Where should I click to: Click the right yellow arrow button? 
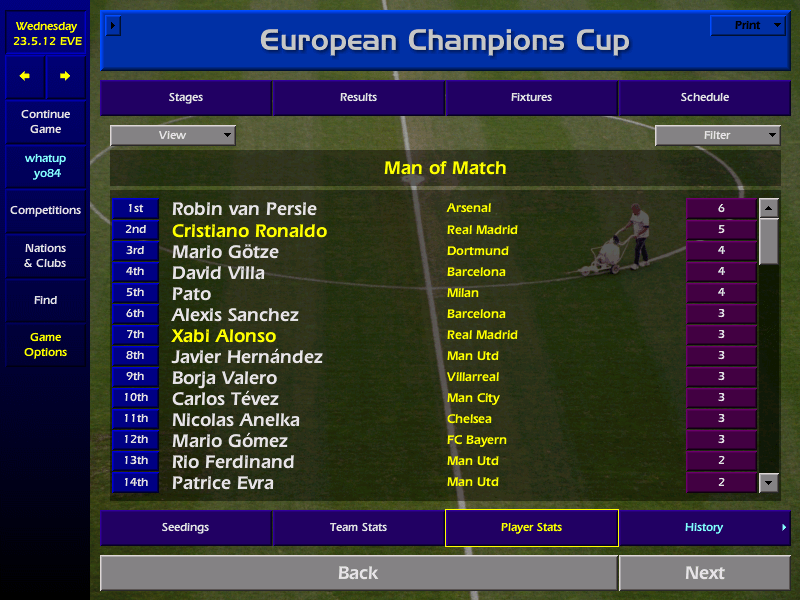tap(65, 76)
